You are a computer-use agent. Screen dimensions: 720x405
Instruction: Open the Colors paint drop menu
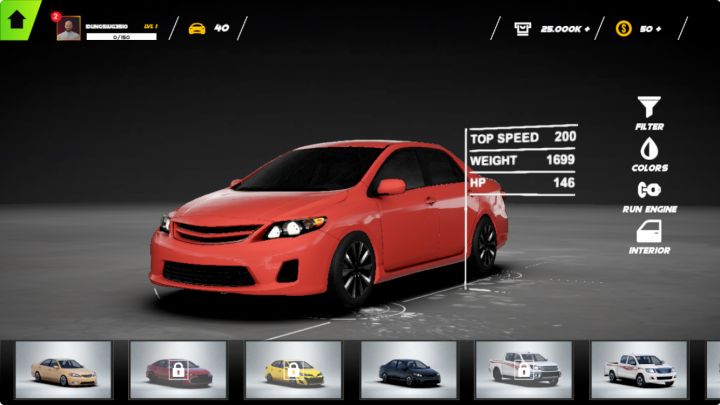click(x=649, y=149)
